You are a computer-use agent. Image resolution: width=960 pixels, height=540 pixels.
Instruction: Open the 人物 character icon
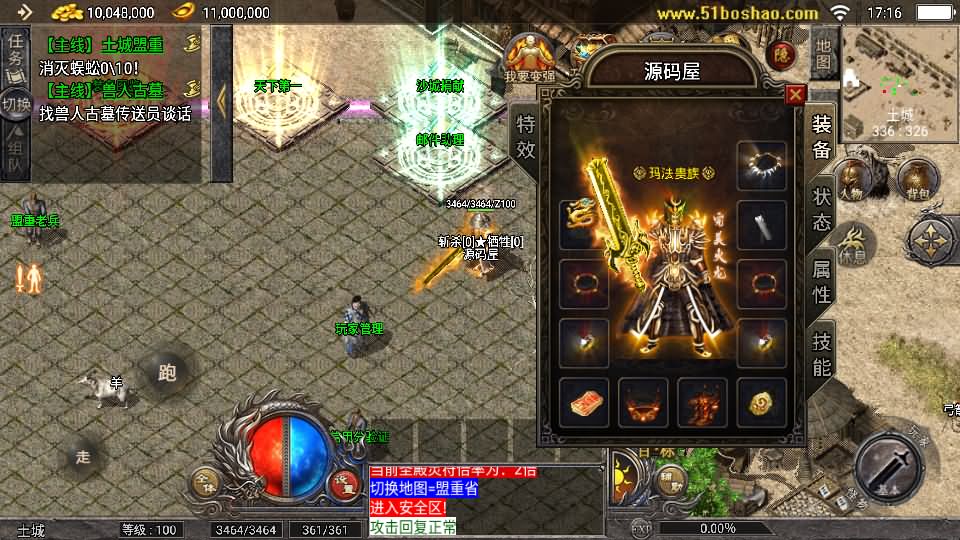click(851, 179)
